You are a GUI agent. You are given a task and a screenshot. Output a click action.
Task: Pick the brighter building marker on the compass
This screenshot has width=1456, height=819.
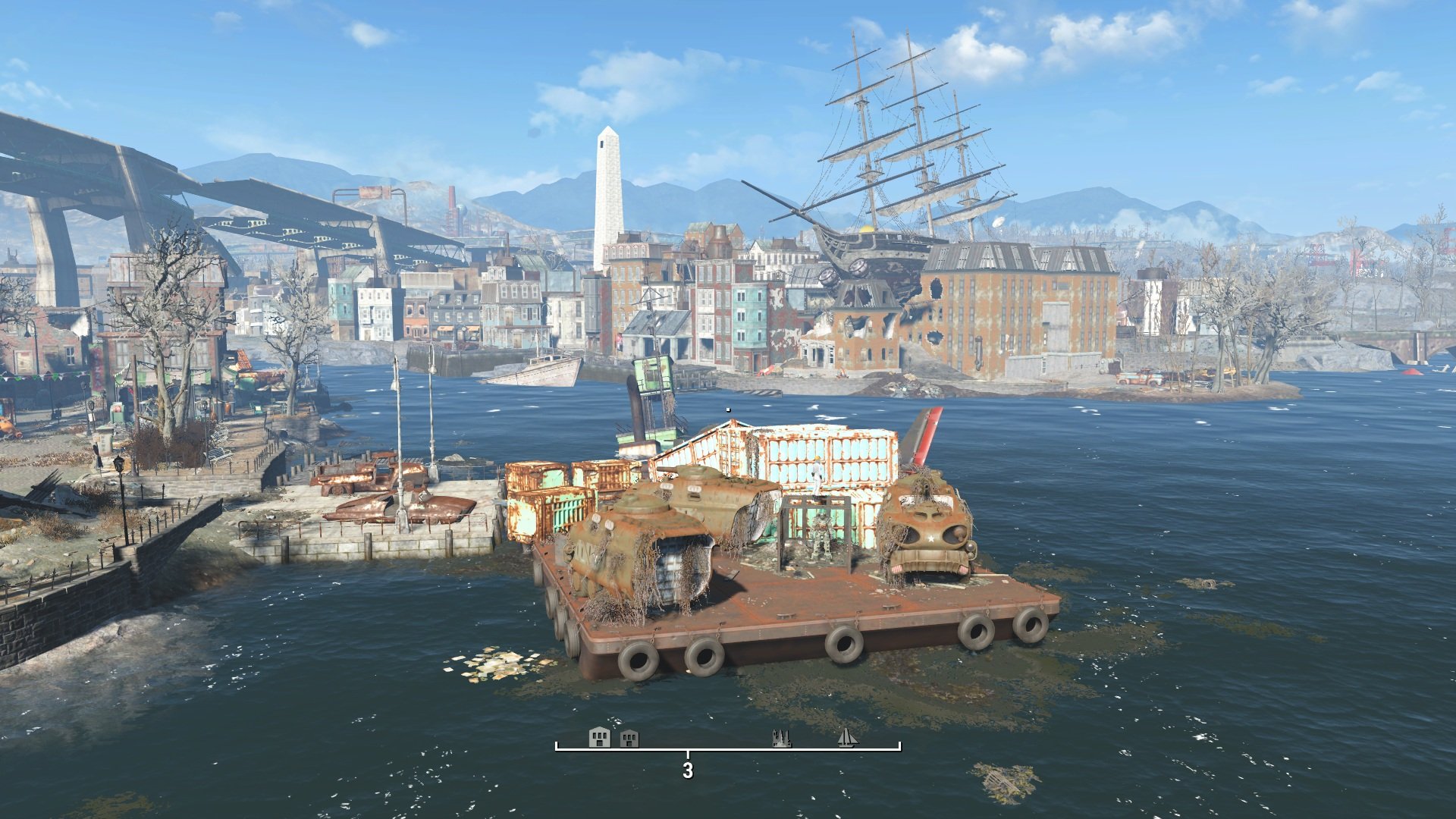[599, 737]
